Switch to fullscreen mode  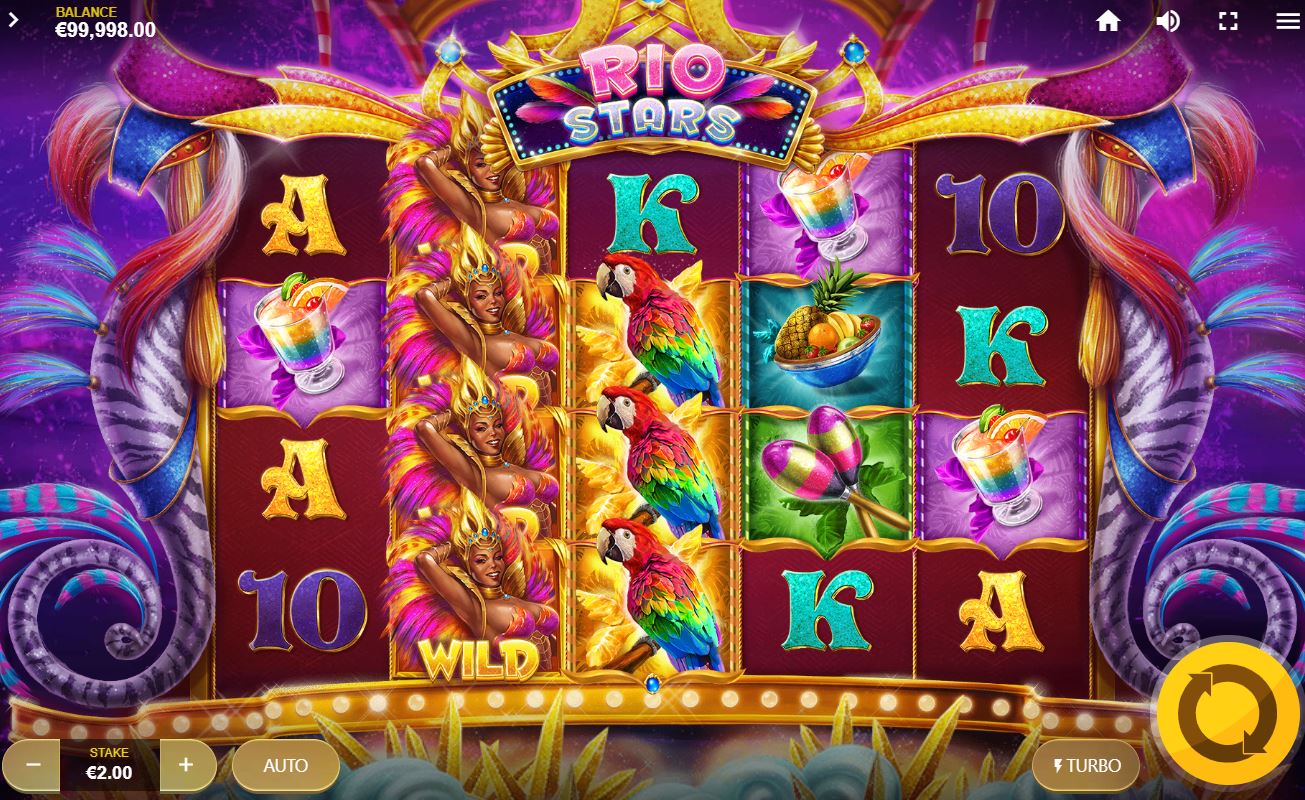coord(1228,21)
